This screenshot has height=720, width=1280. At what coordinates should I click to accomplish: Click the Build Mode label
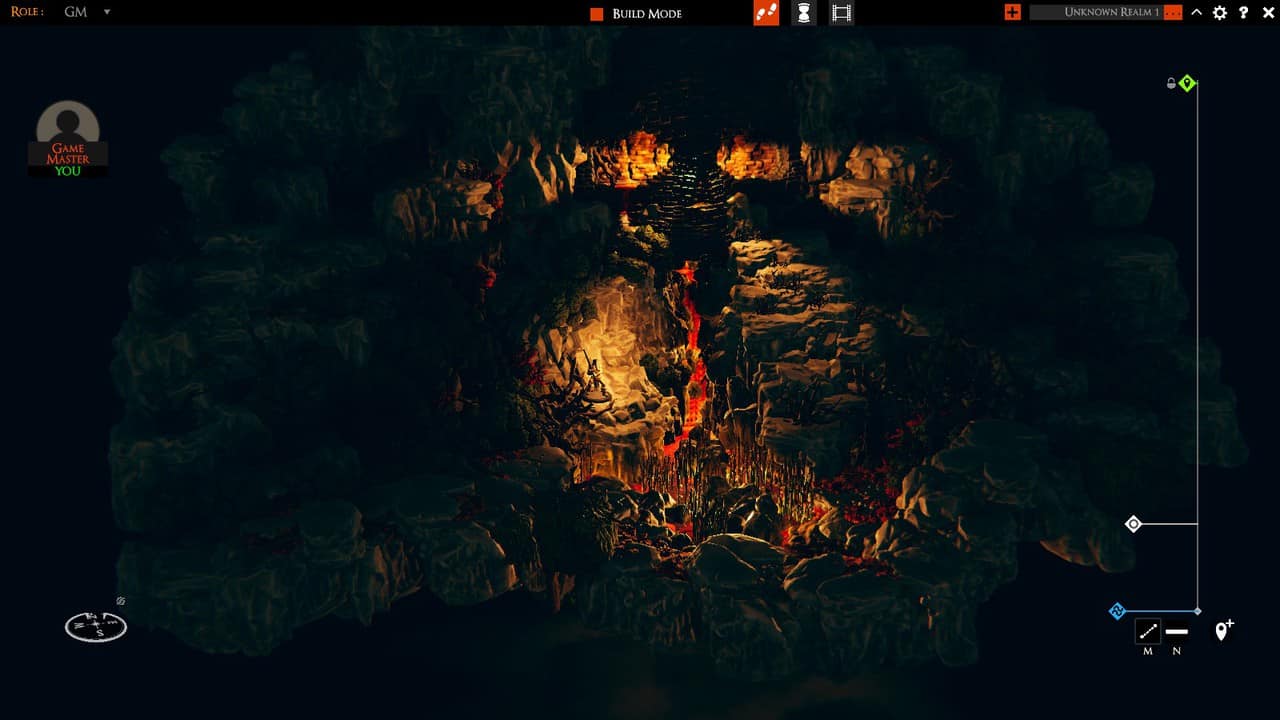(x=644, y=13)
